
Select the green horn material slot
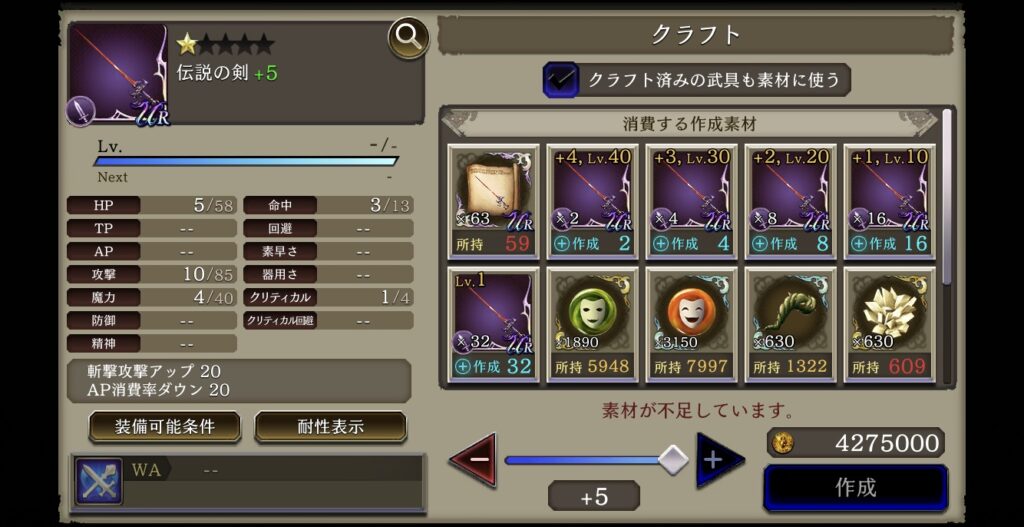pos(790,323)
